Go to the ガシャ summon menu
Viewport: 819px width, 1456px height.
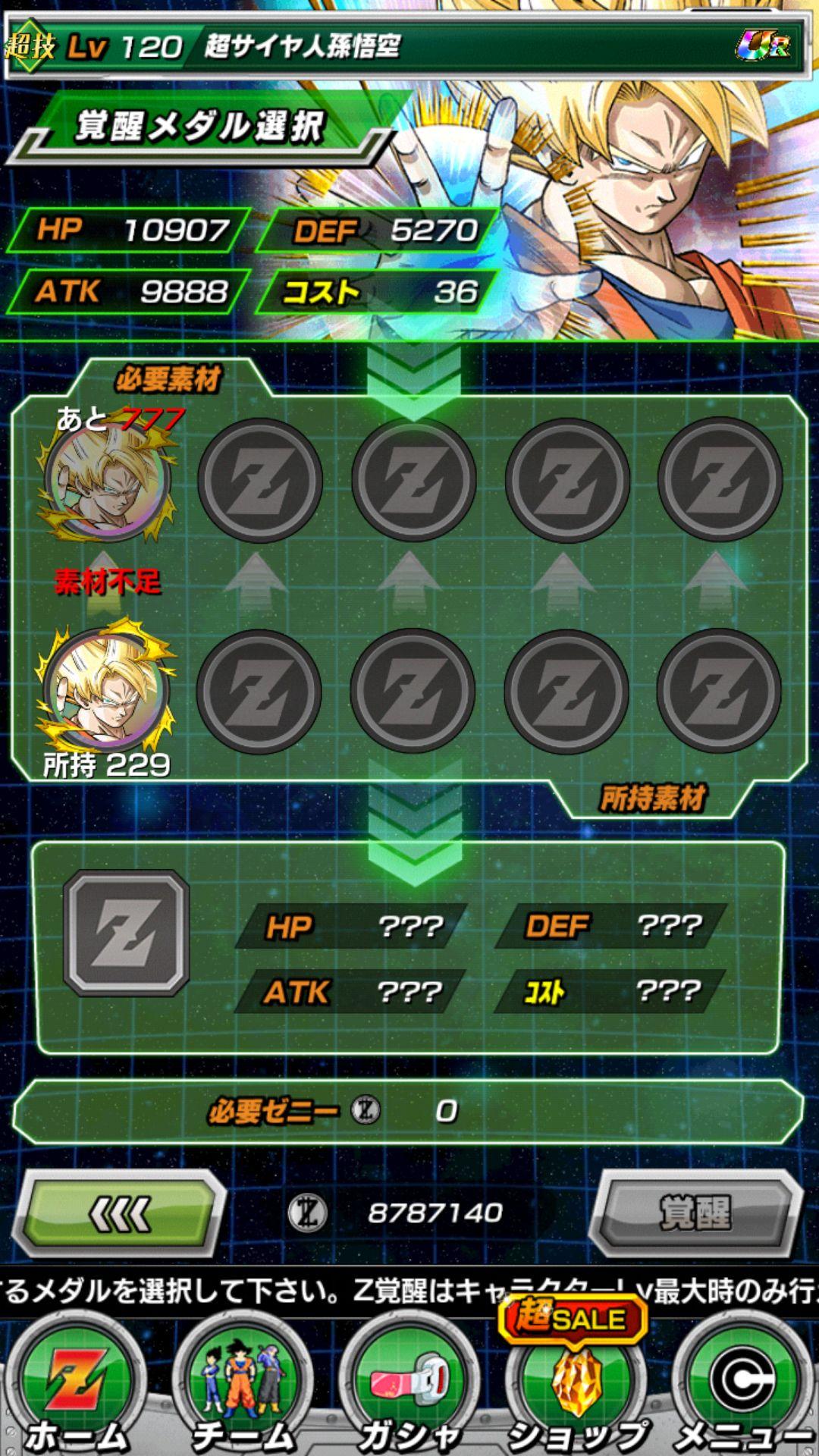(409, 1388)
